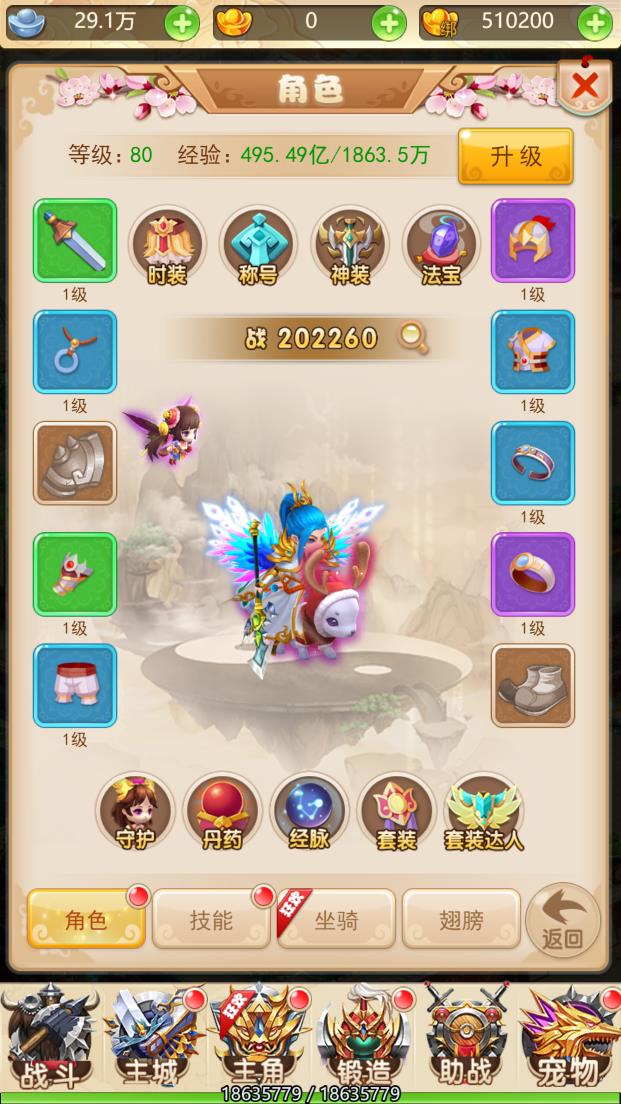Open the 时装 fashion menu
The height and width of the screenshot is (1104, 621).
(167, 247)
